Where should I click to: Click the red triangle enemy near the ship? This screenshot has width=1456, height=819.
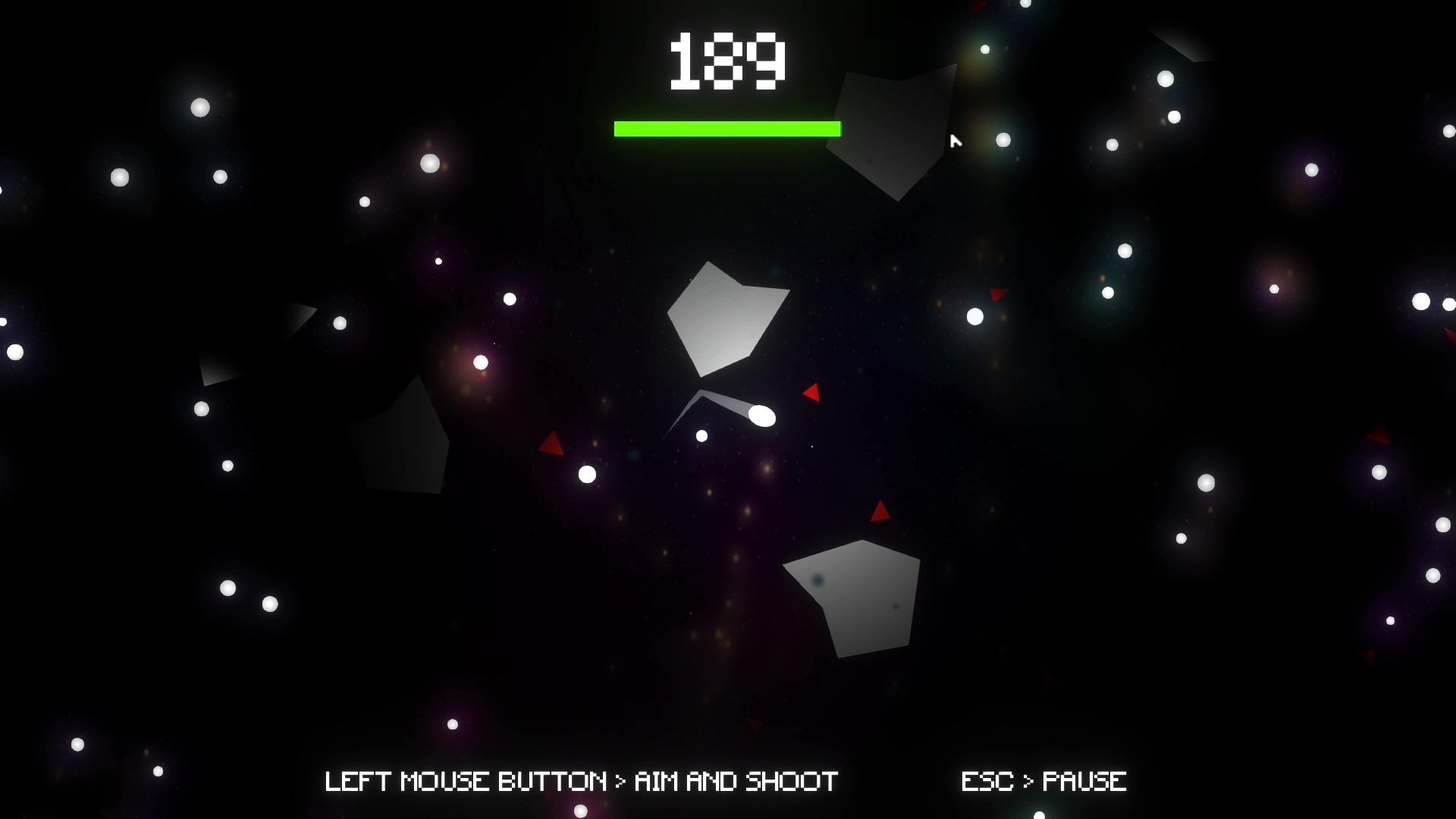pos(810,392)
